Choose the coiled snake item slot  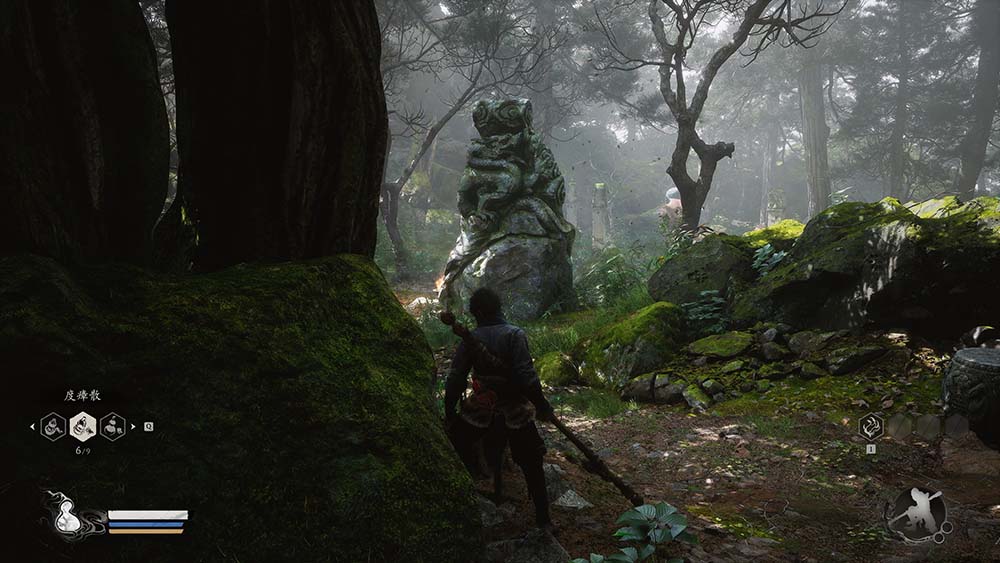(x=53, y=427)
